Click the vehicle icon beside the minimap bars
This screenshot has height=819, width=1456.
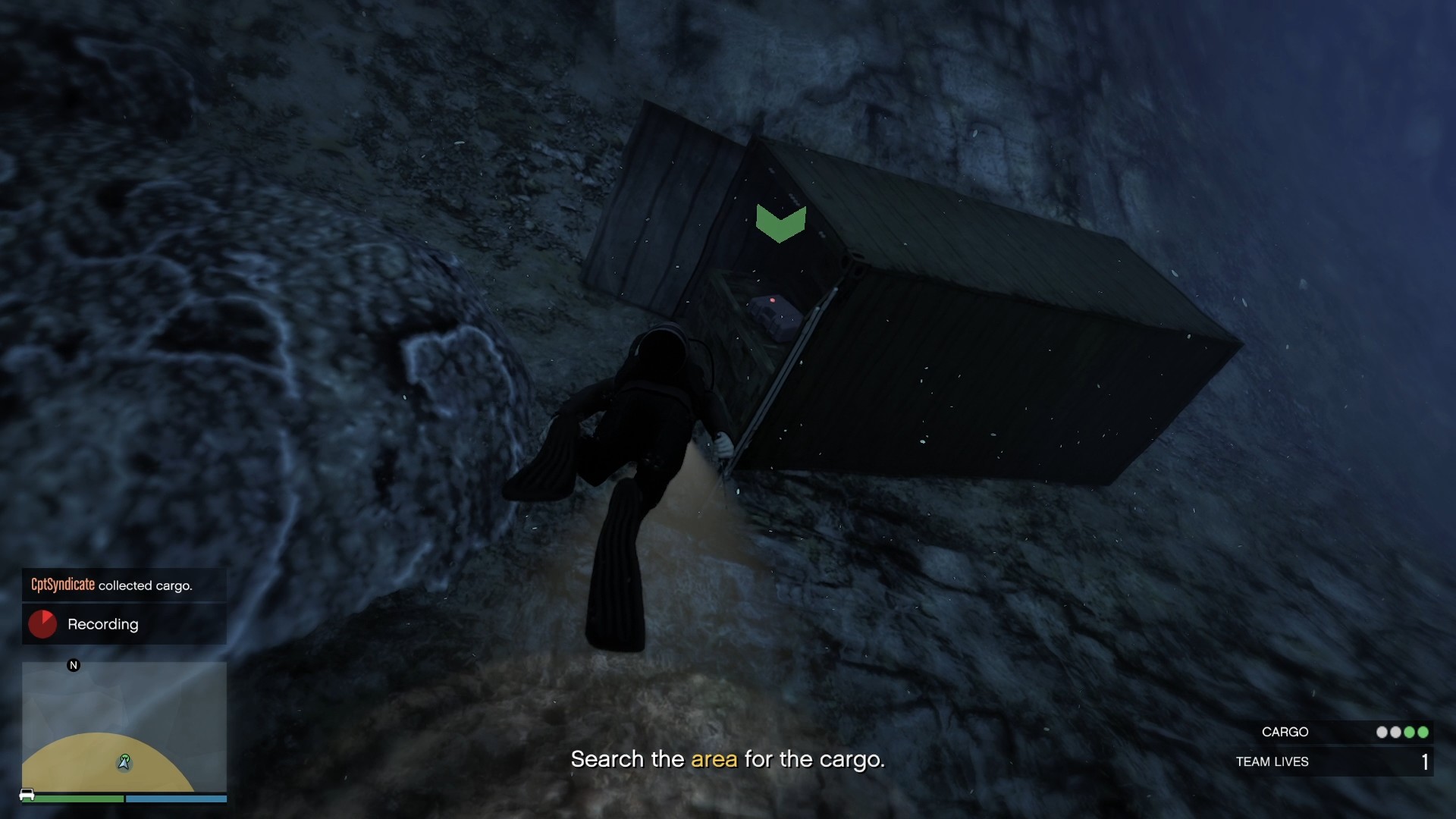(27, 795)
